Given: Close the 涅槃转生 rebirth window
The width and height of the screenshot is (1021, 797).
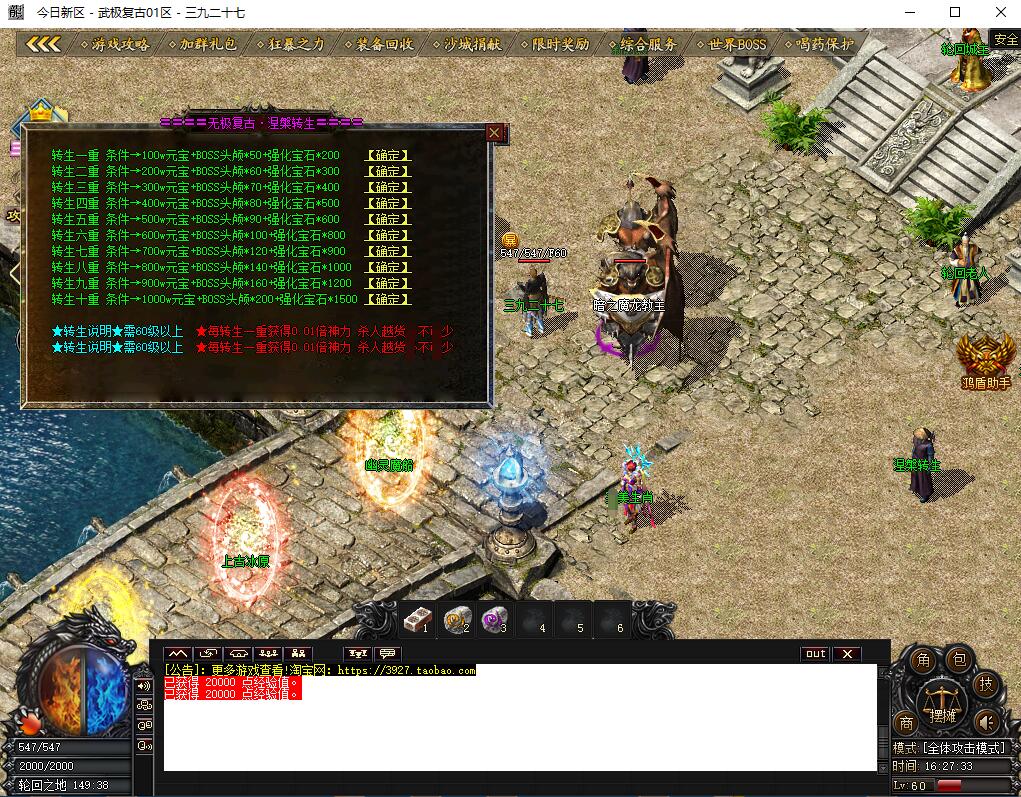Looking at the screenshot, I should pyautogui.click(x=494, y=132).
